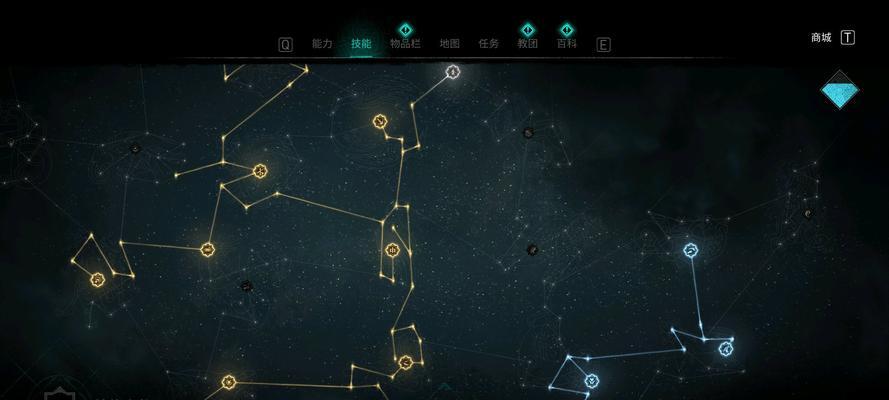This screenshot has height=400, width=889.
Task: Open the 教团 order tab
Action: [528, 44]
